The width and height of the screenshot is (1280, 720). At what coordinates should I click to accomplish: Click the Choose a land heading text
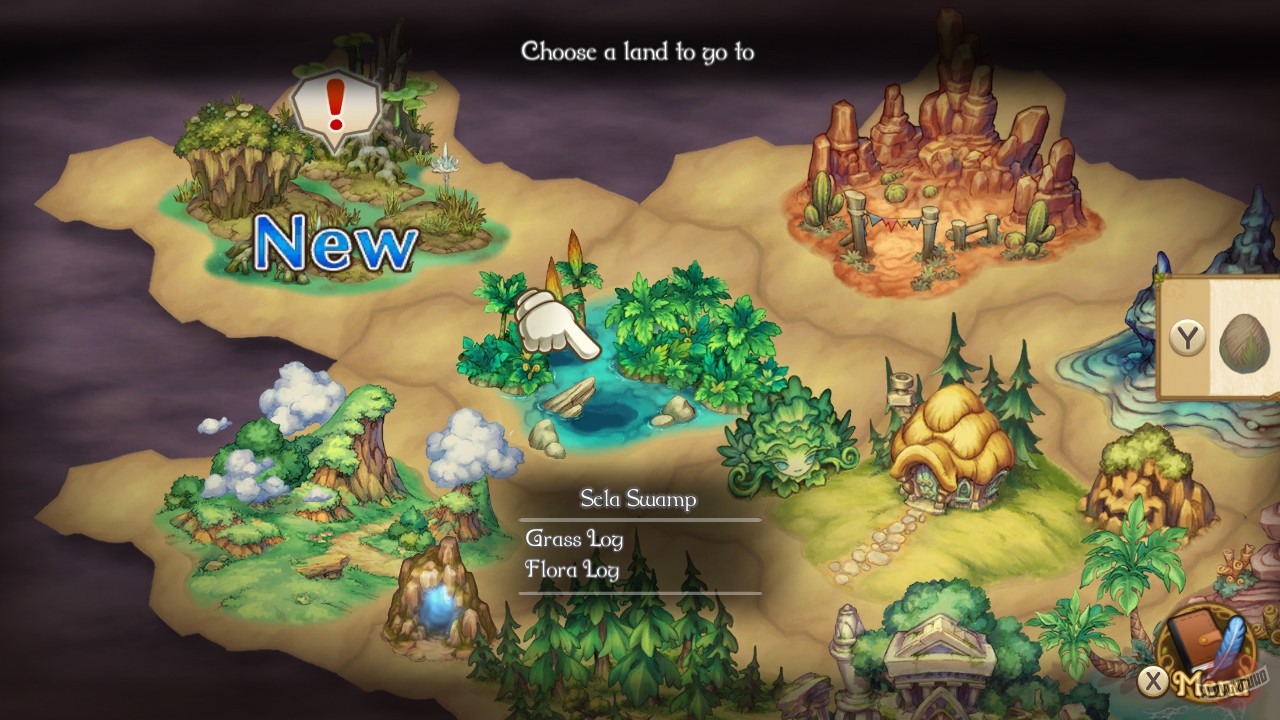point(638,50)
